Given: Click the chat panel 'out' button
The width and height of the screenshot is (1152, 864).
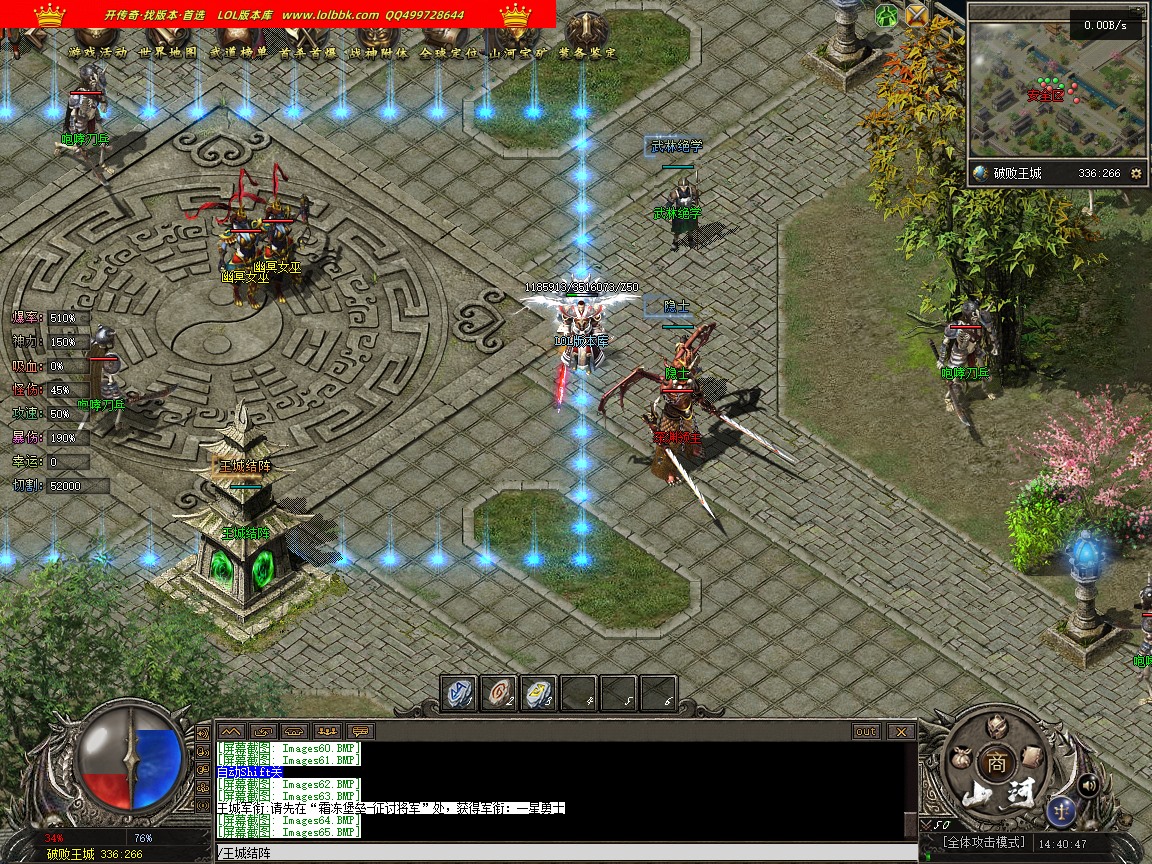Looking at the screenshot, I should coord(866,731).
